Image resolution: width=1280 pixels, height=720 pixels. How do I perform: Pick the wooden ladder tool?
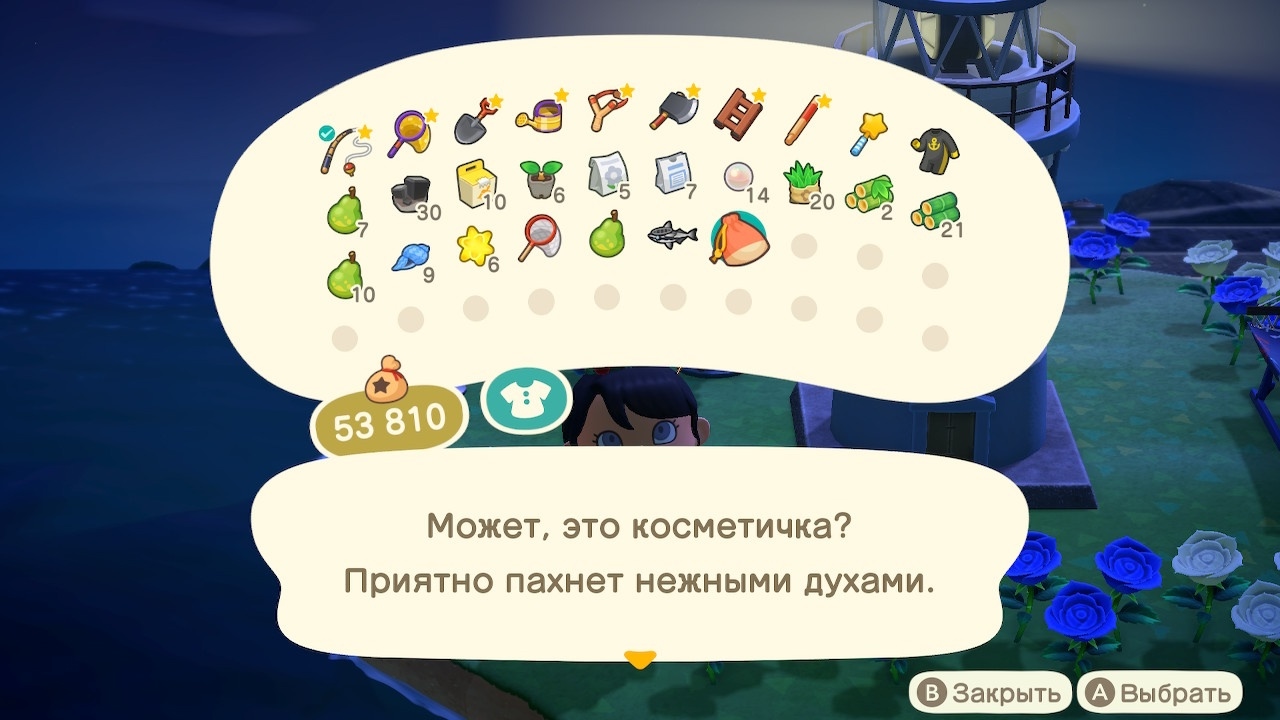(740, 115)
